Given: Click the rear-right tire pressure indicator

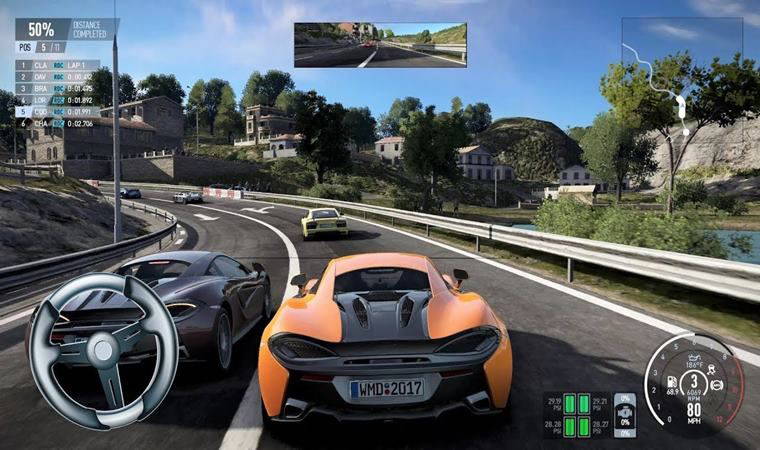Looking at the screenshot, I should point(586,427).
